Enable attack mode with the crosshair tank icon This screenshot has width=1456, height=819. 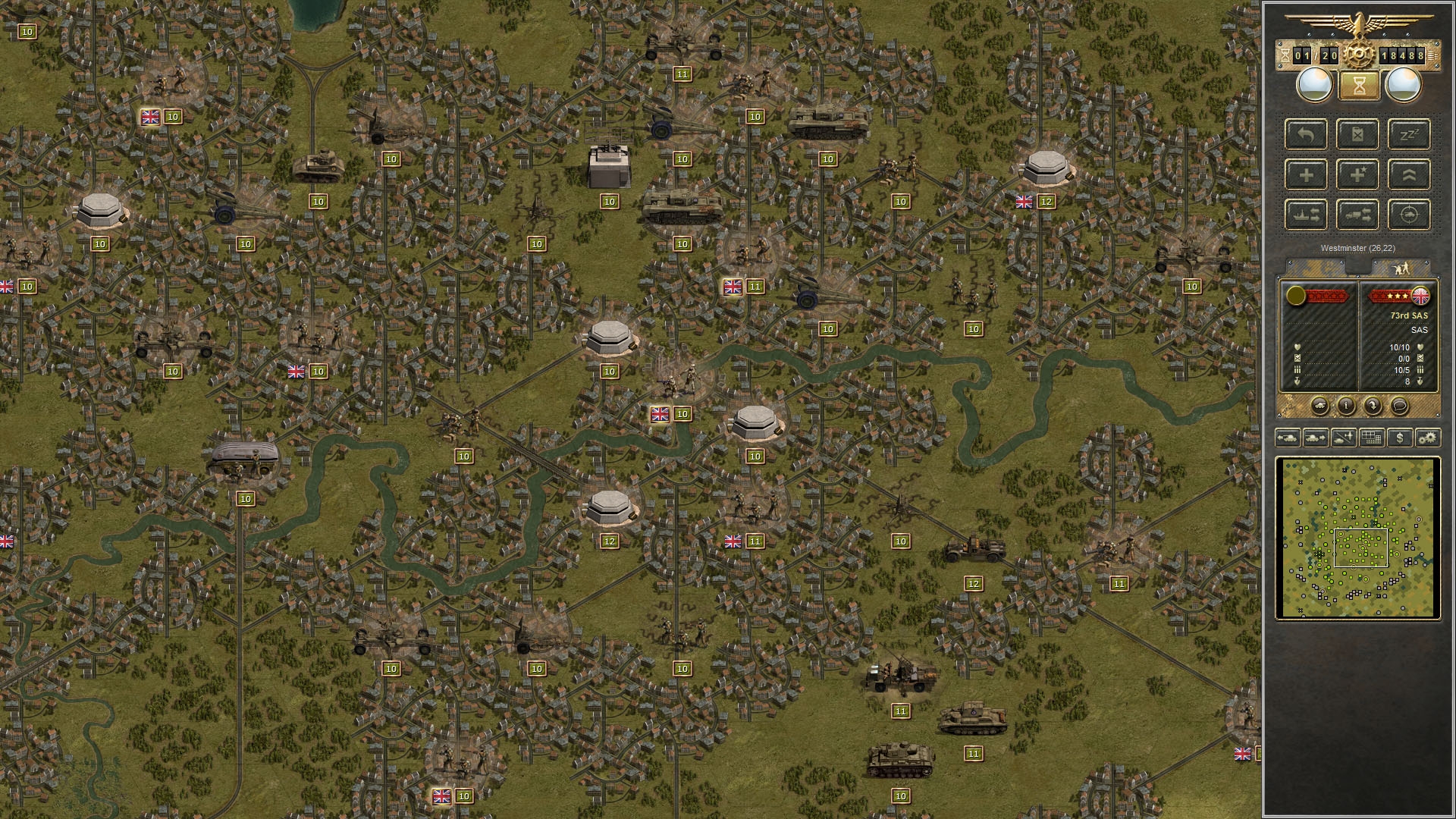pyautogui.click(x=1408, y=215)
